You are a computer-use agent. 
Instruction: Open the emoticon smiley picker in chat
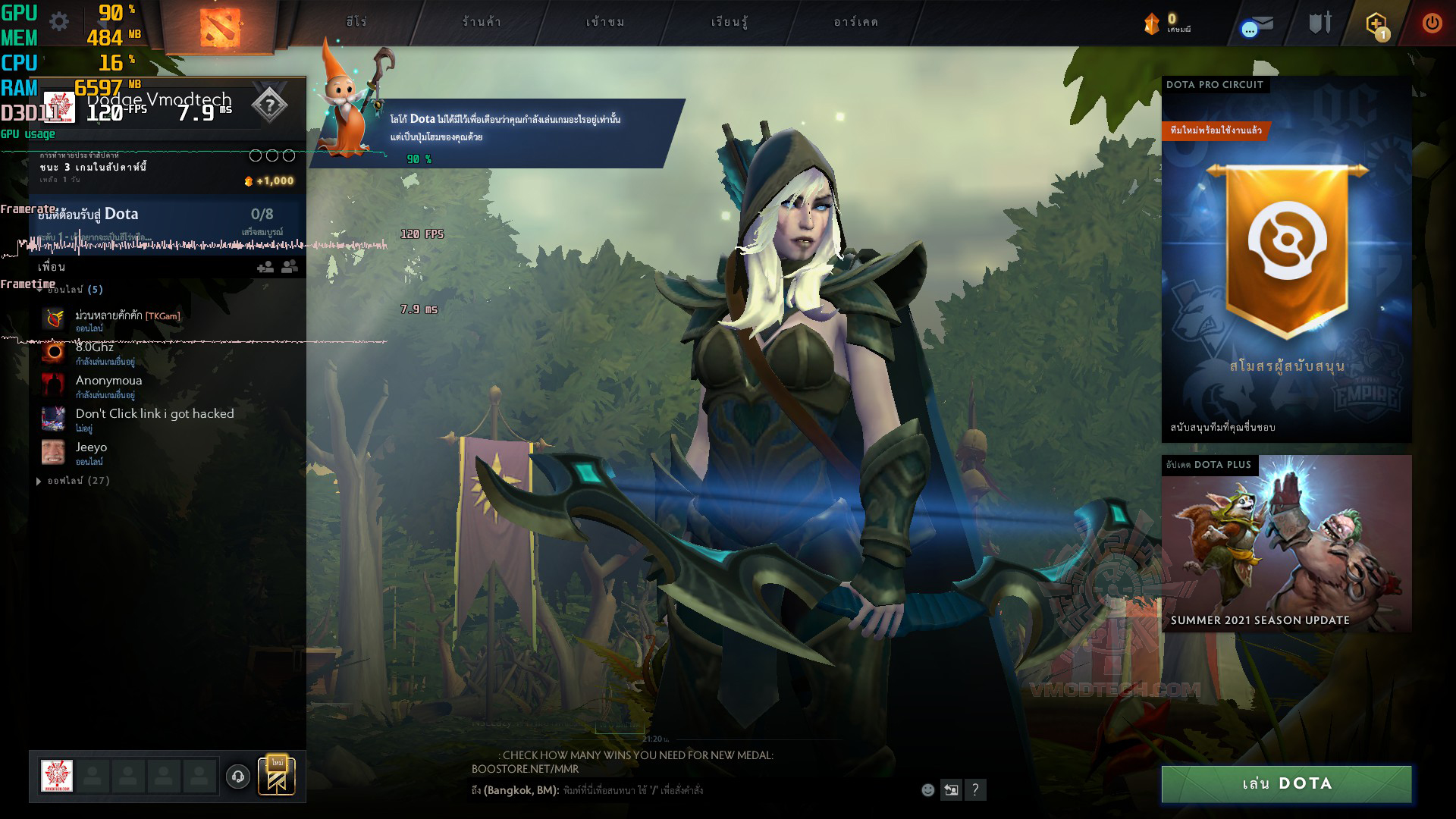tap(927, 790)
